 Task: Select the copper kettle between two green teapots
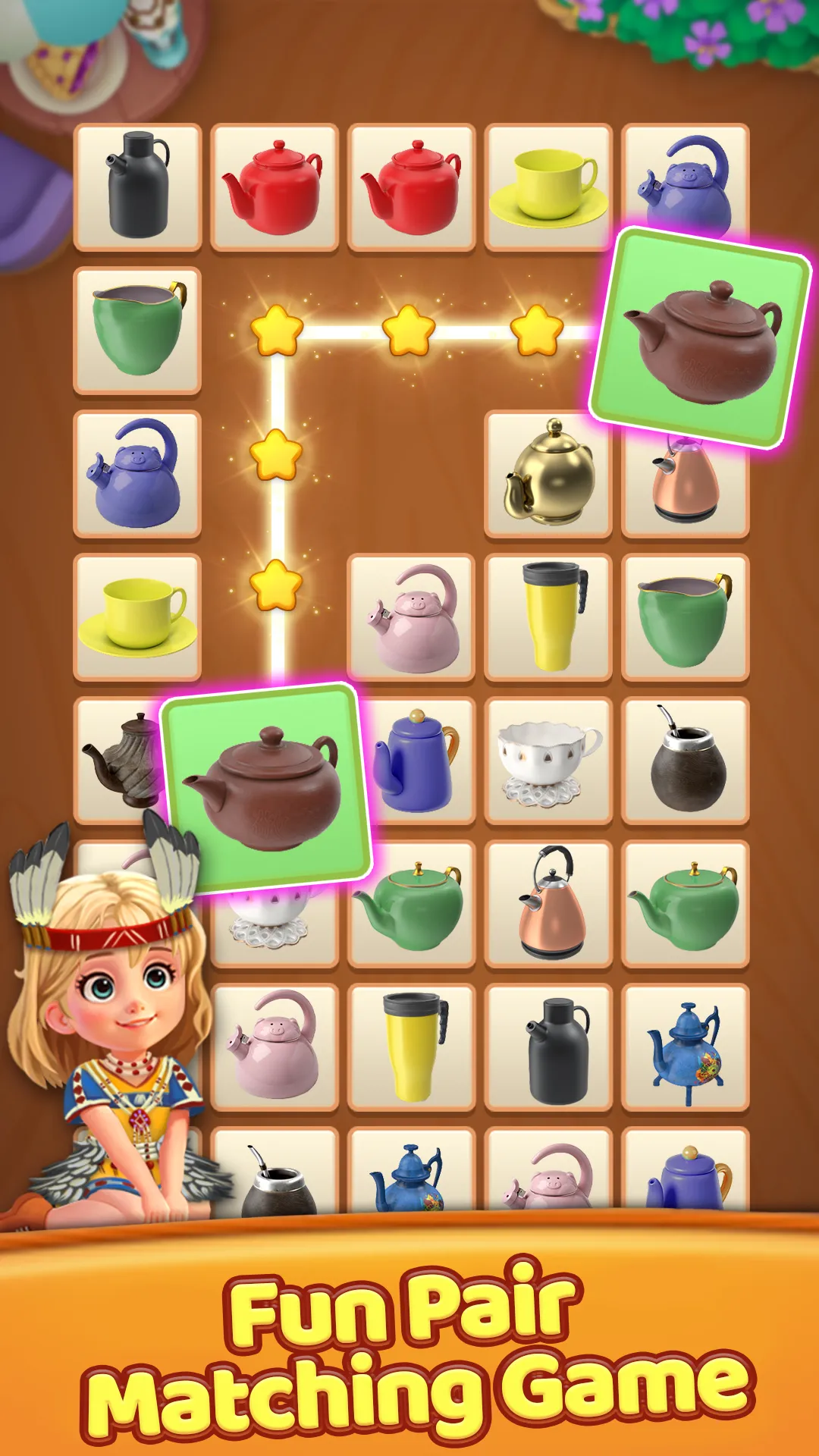548,903
